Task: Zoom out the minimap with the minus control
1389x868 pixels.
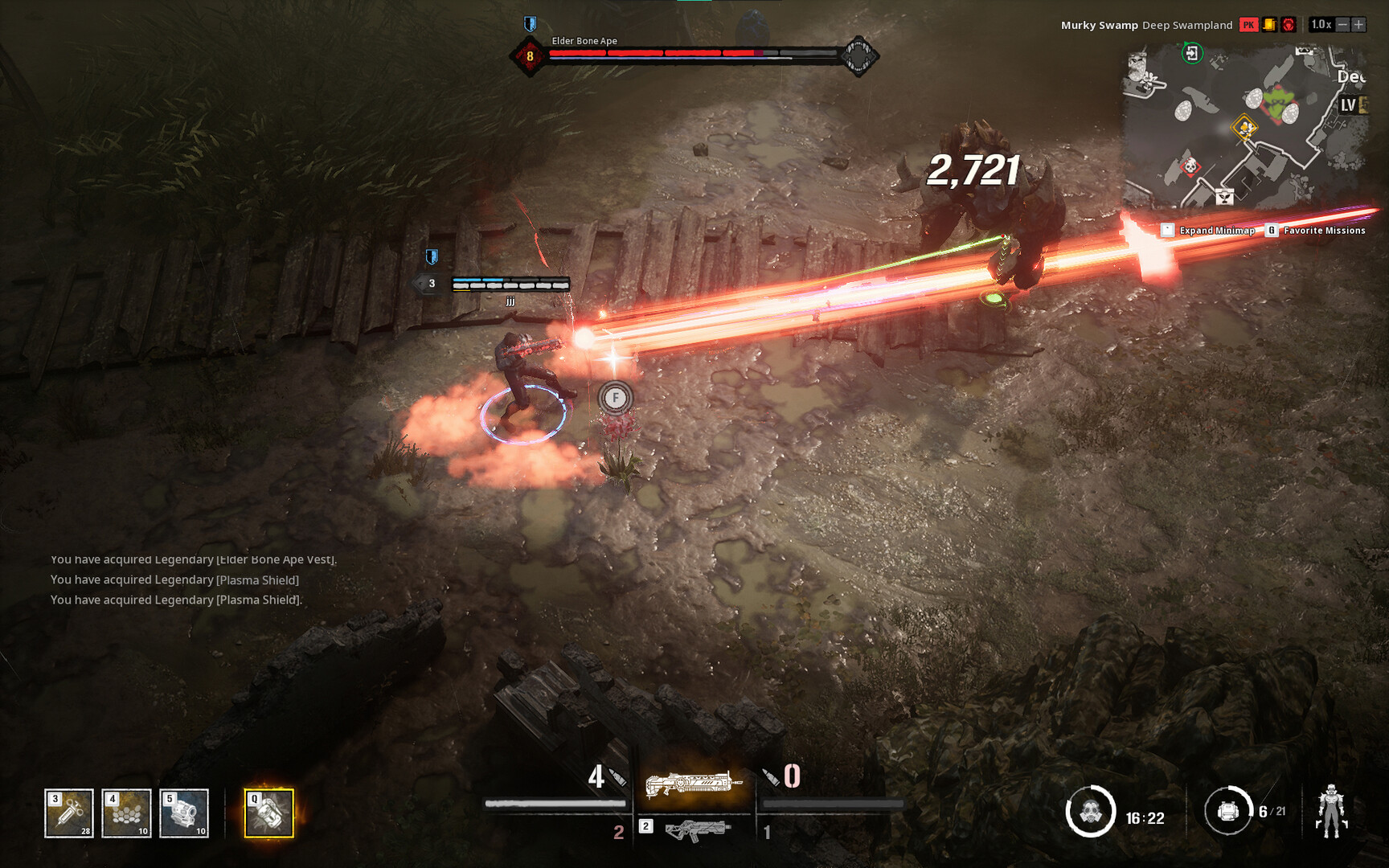Action: [x=1344, y=25]
